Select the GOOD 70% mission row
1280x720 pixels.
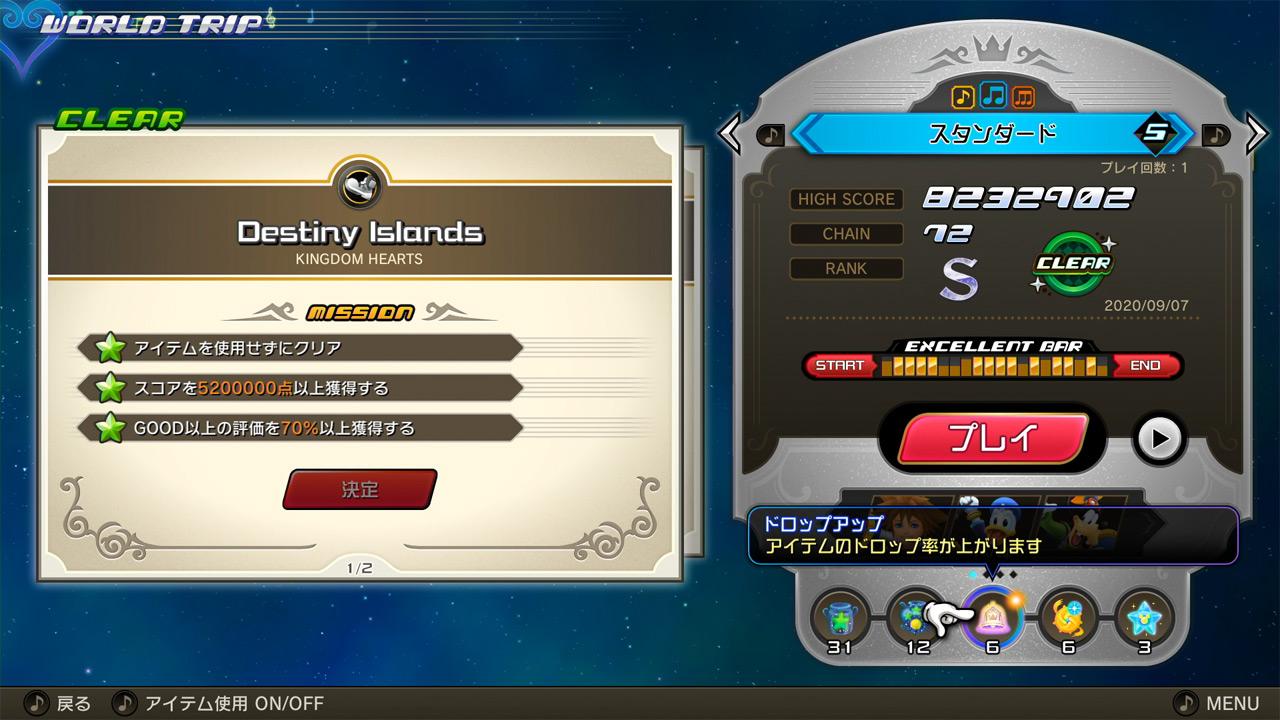(x=300, y=428)
